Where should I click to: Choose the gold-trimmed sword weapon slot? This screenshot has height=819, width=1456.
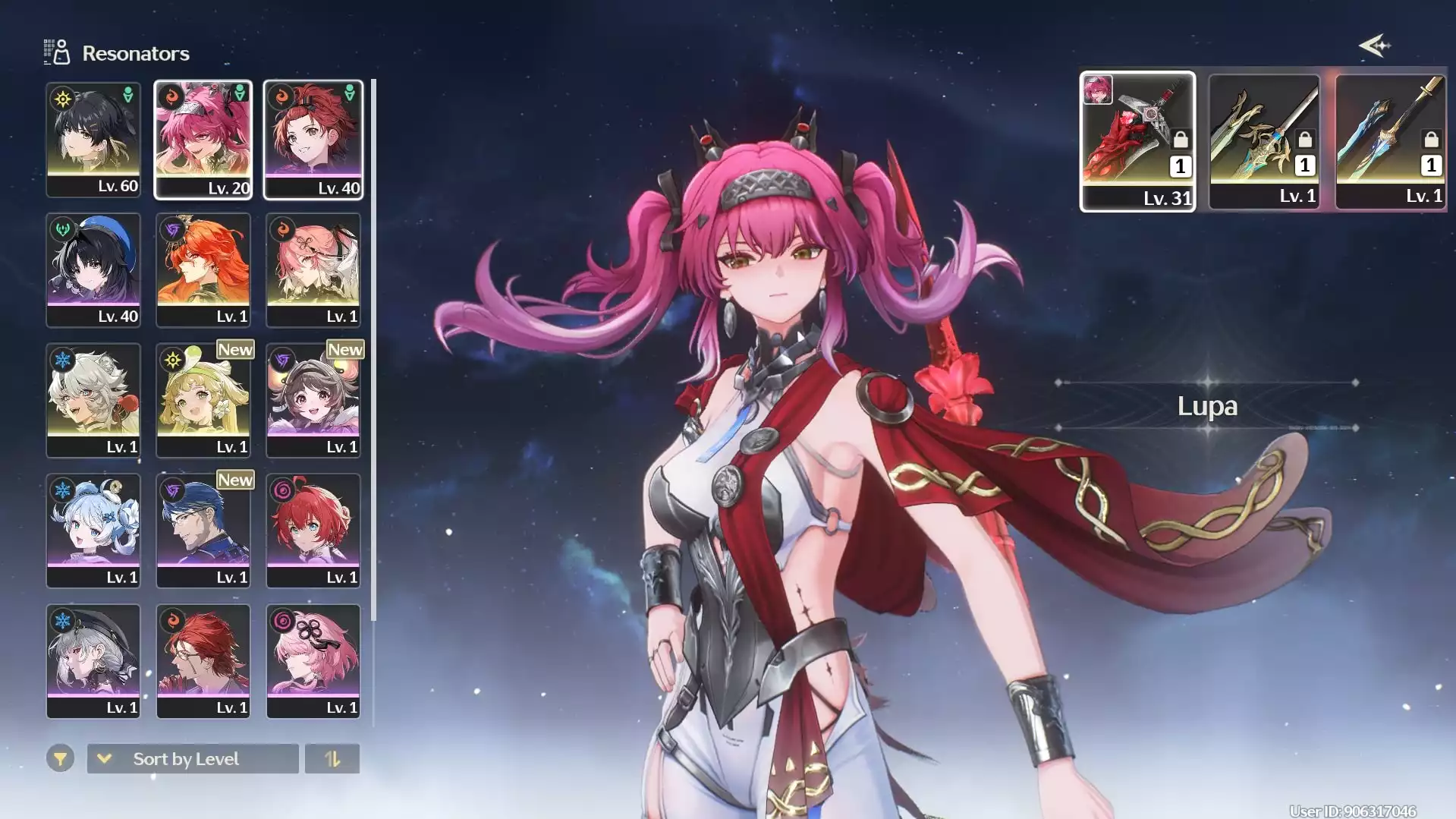click(1264, 141)
